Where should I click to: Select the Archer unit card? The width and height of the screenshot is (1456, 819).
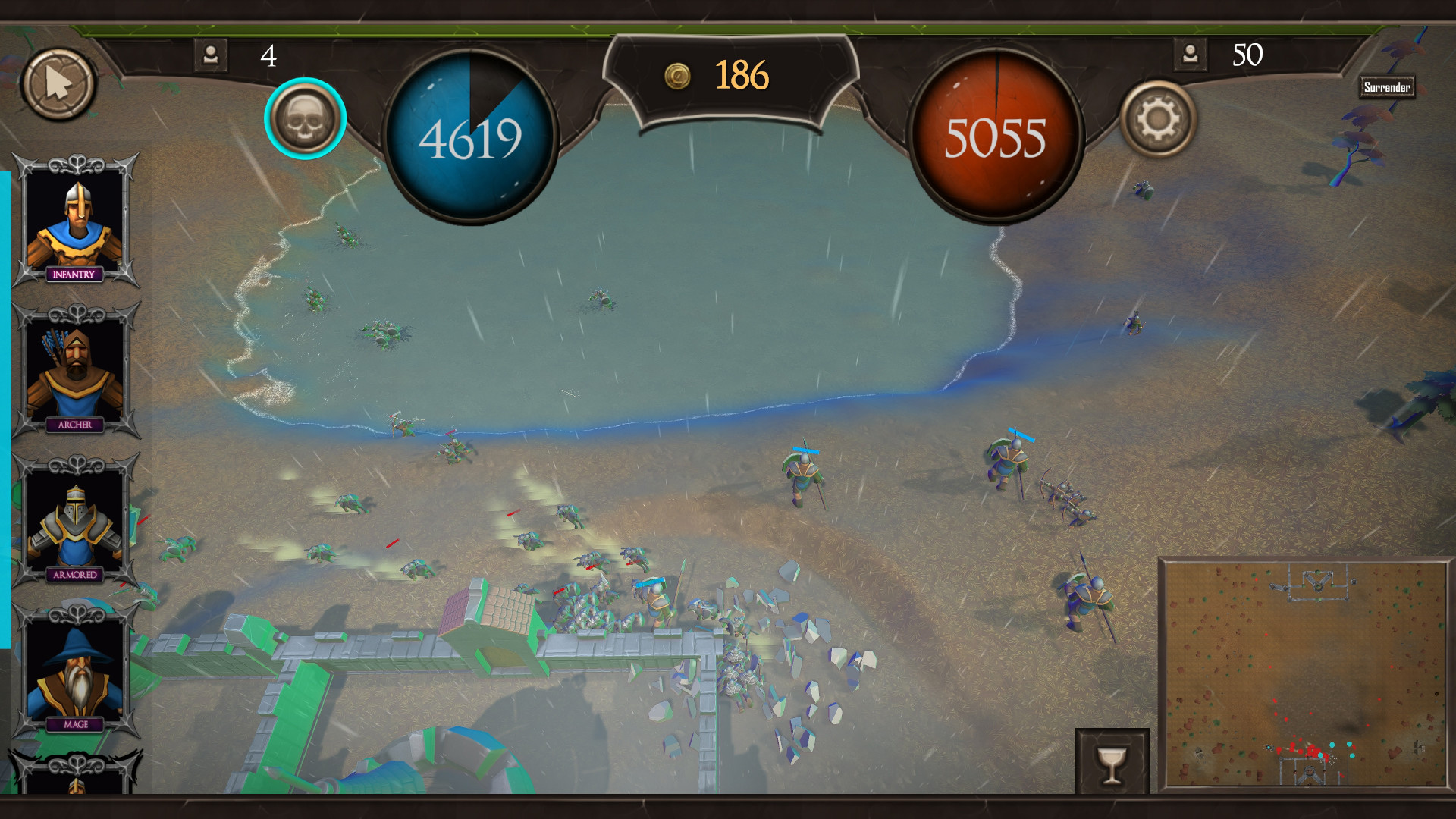pos(74,372)
